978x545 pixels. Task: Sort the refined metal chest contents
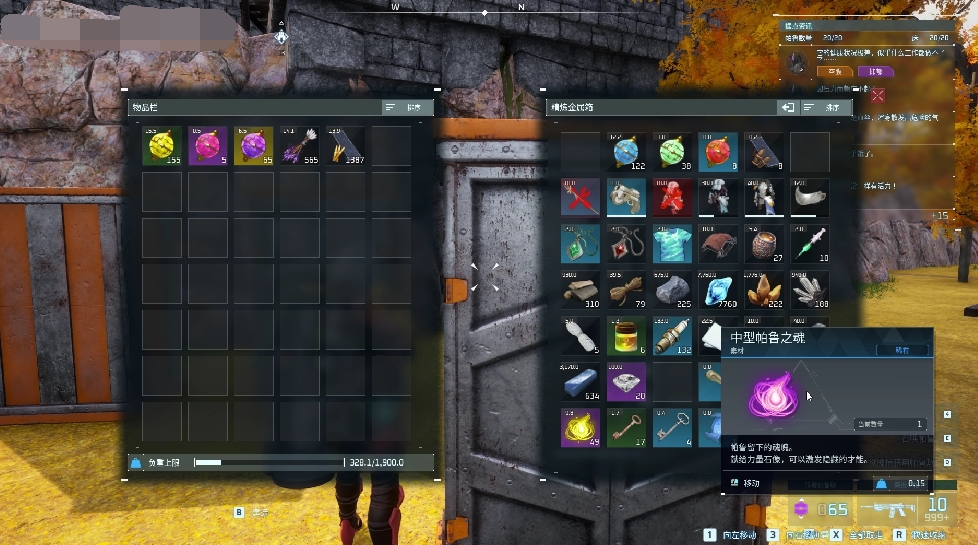click(x=826, y=107)
